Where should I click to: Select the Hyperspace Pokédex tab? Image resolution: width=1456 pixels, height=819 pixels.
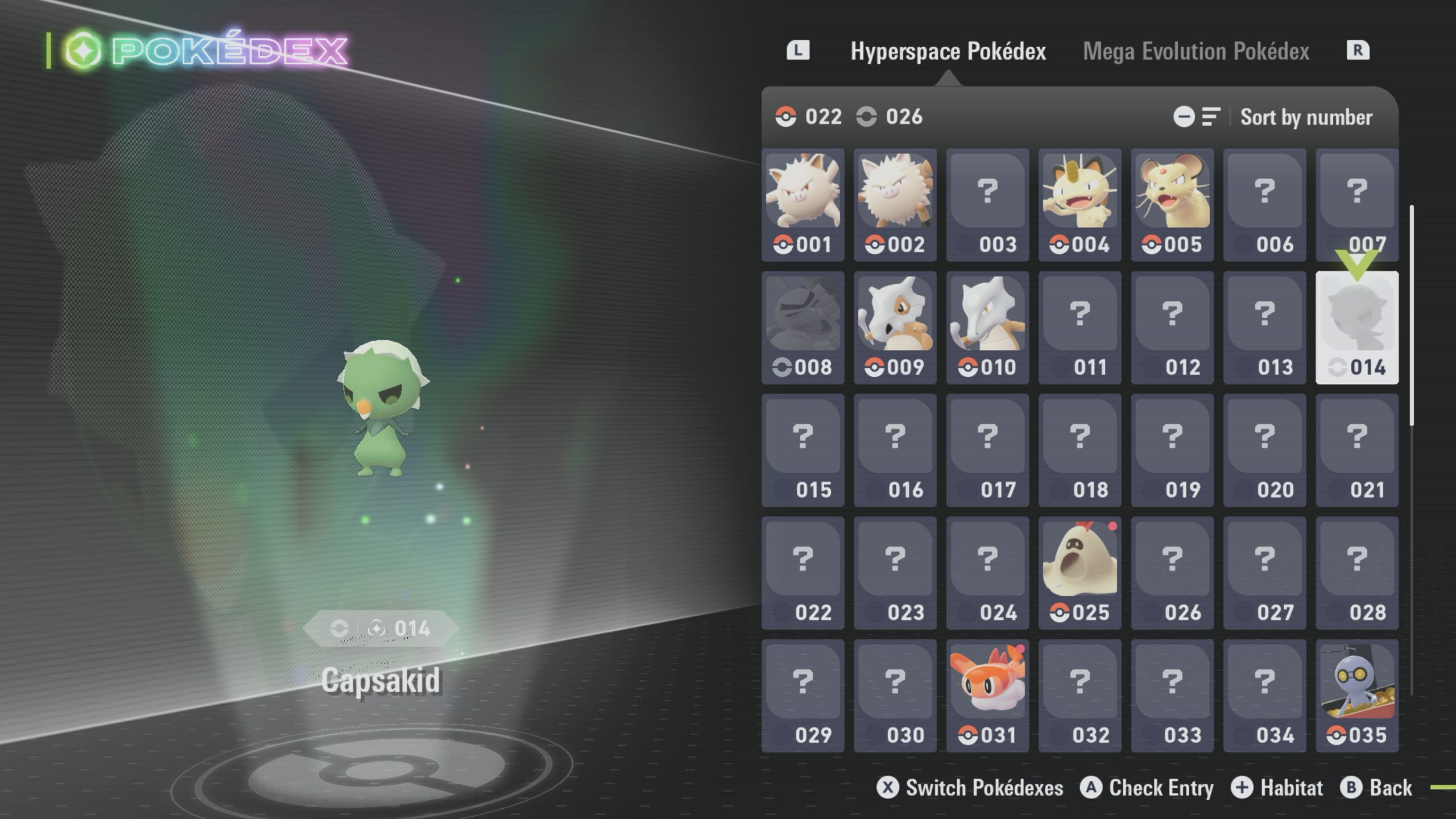coord(948,51)
